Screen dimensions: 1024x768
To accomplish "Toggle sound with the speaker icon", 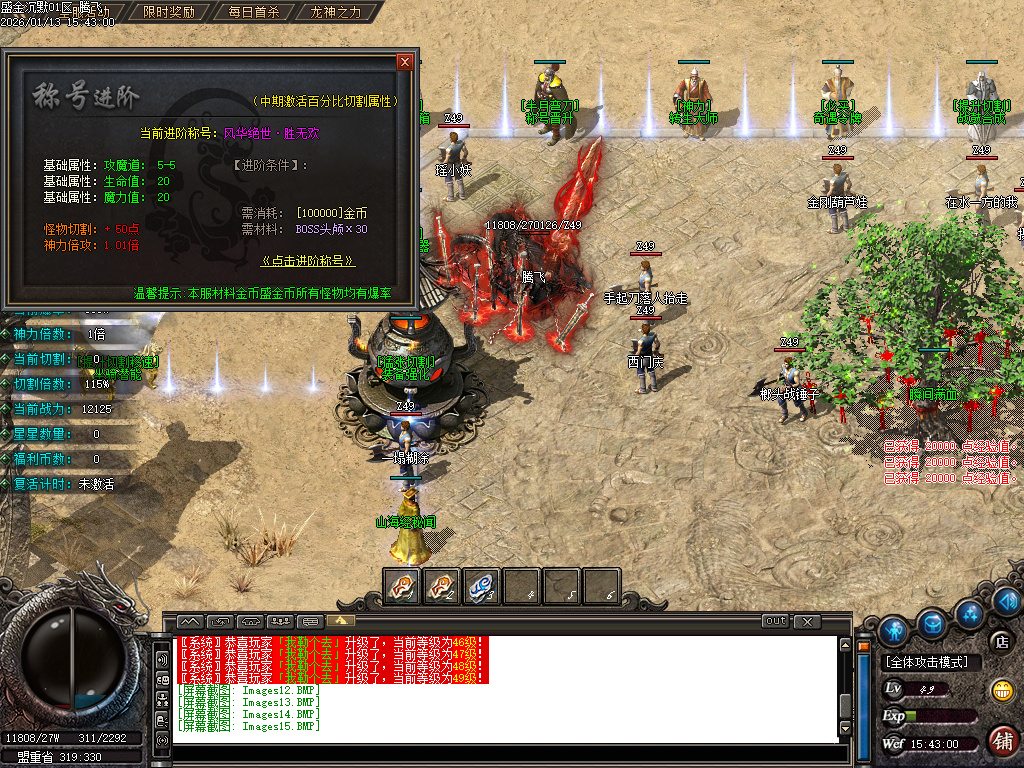I will click(x=162, y=660).
